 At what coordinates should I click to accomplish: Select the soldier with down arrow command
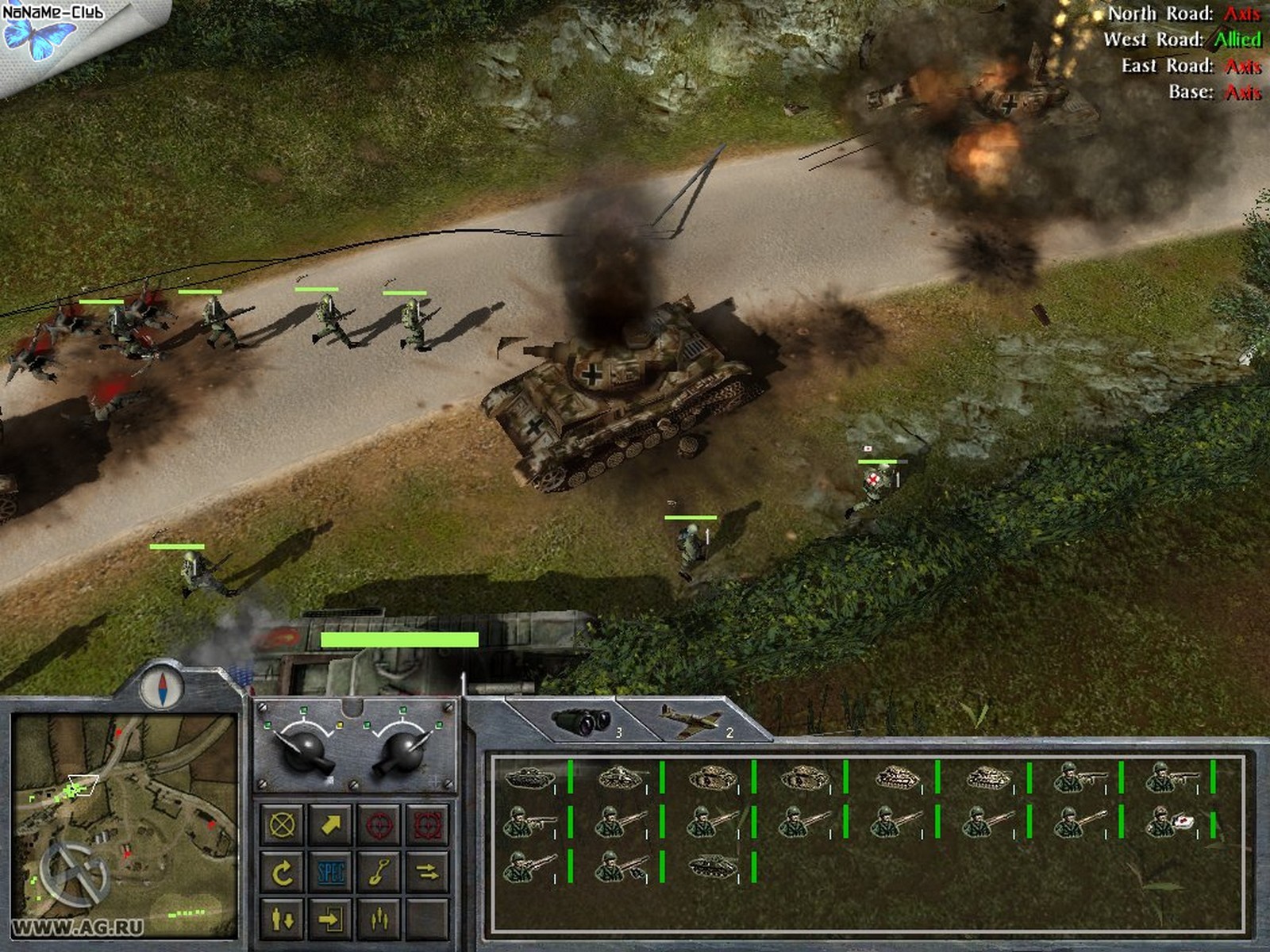click(x=283, y=919)
